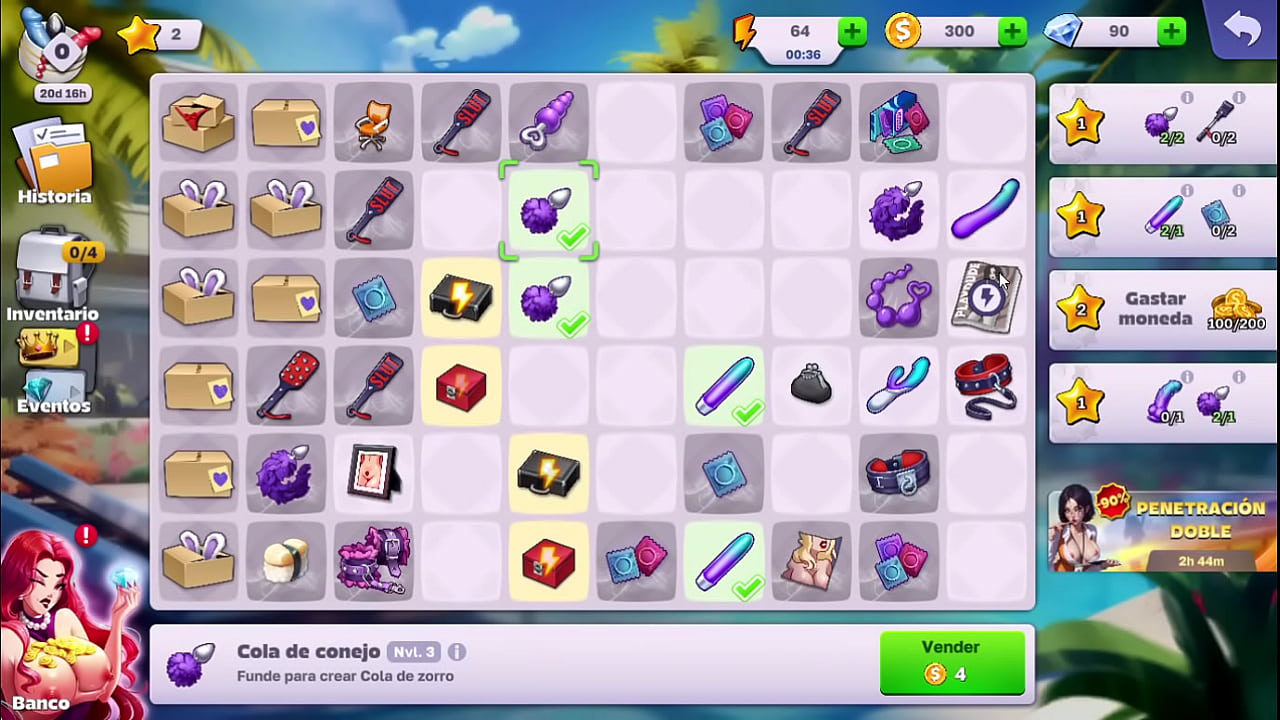Select the black coin purse tile
Image resolution: width=1280 pixels, height=720 pixels.
point(811,386)
